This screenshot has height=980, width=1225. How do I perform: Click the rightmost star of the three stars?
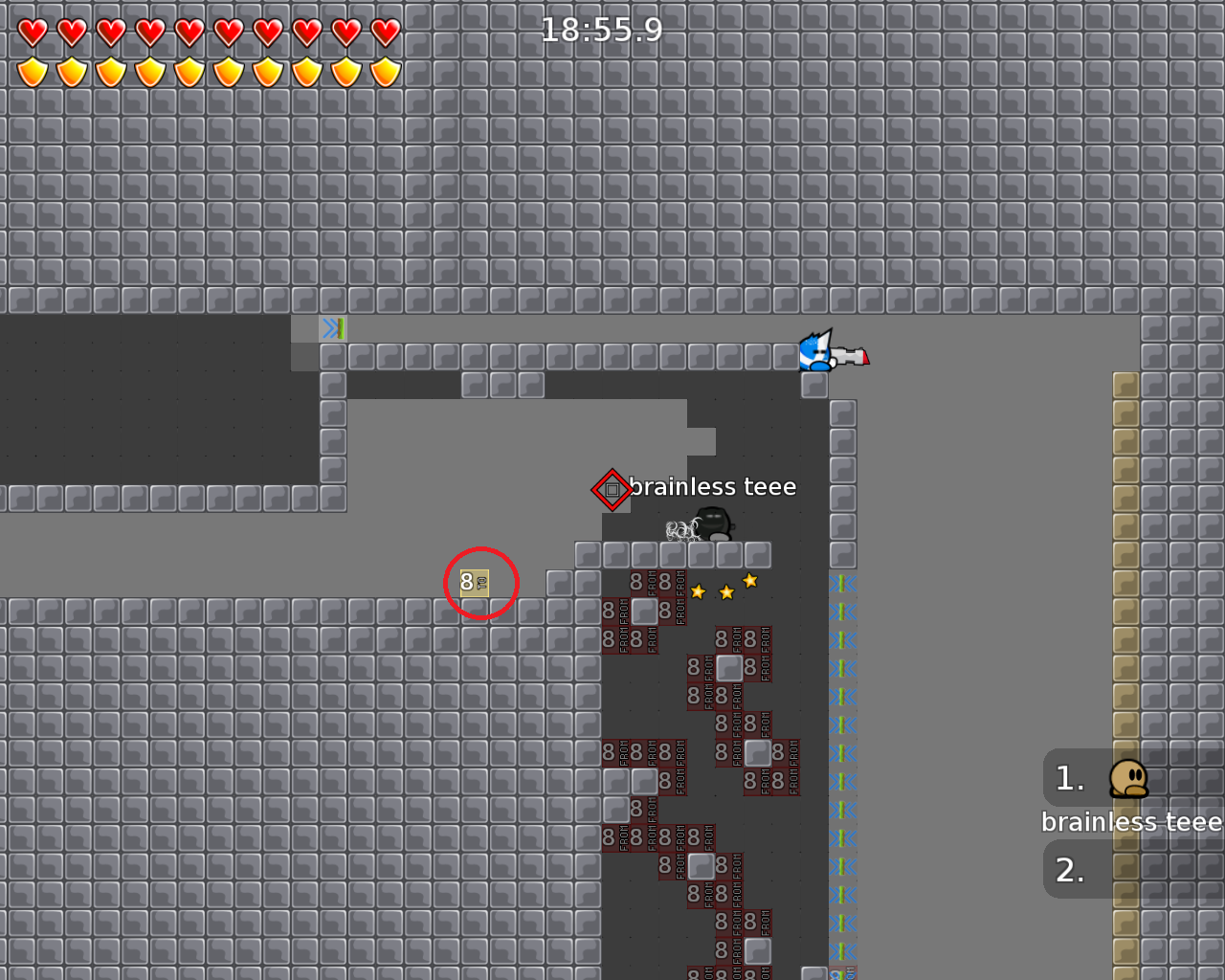(750, 580)
